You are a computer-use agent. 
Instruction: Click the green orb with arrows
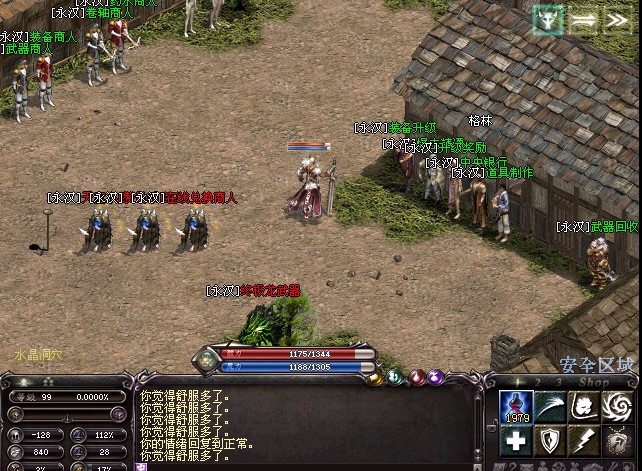click(395, 378)
